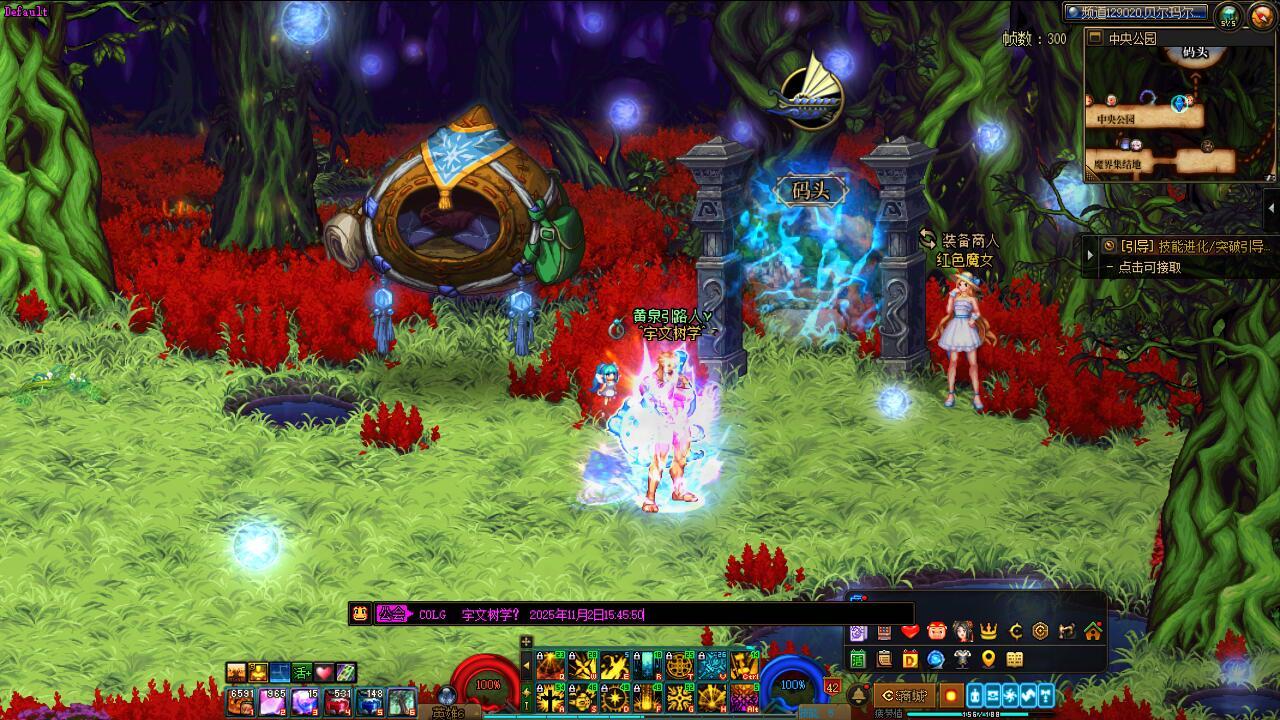Viewport: 1280px width, 720px height.
Task: Activate the purple-pink skill on Alt
Action: pyautogui.click(x=743, y=697)
